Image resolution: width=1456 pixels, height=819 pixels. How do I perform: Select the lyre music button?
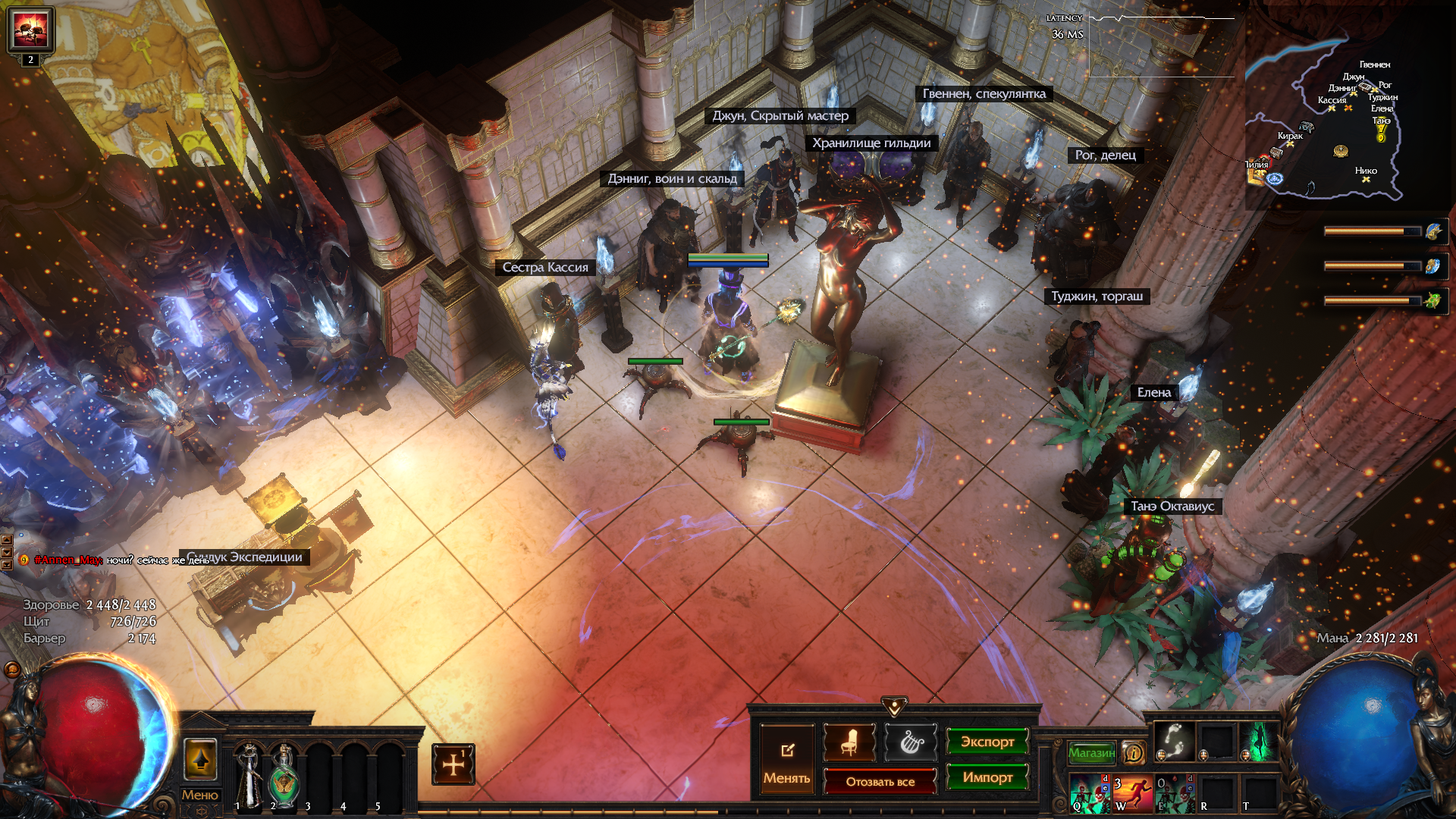(911, 742)
